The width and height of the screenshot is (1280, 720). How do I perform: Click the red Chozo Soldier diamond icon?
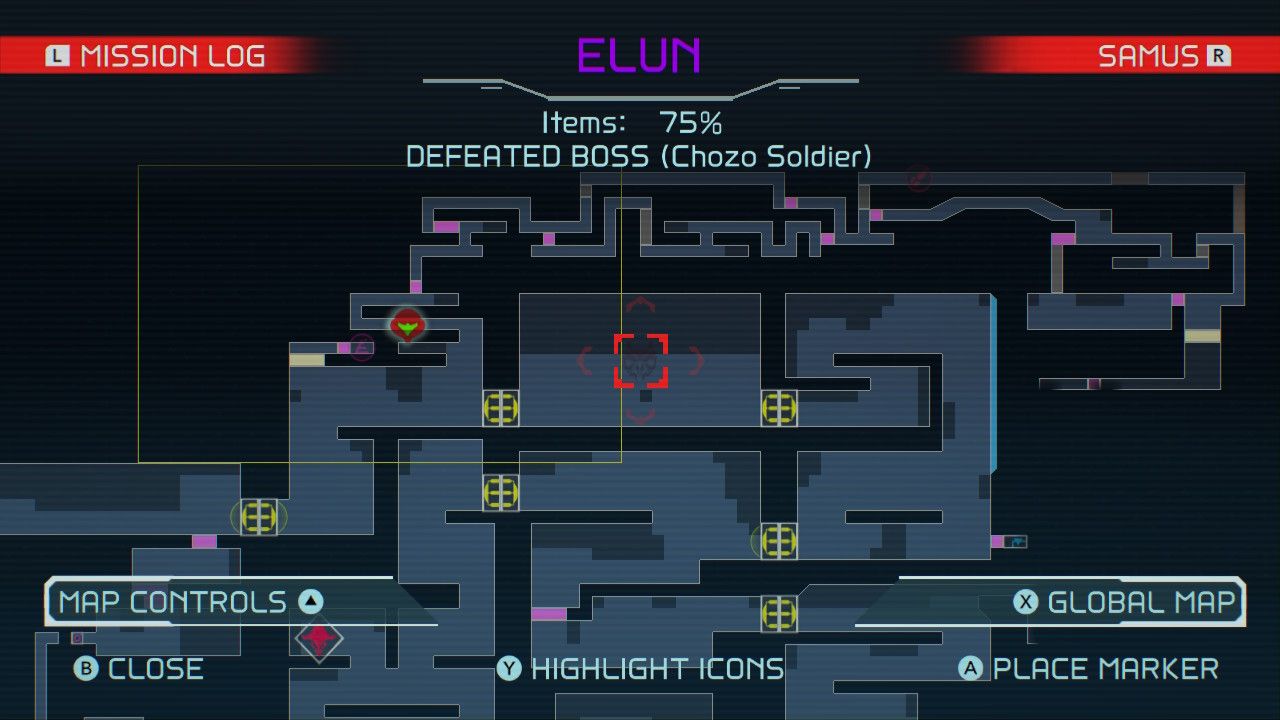[x=318, y=640]
